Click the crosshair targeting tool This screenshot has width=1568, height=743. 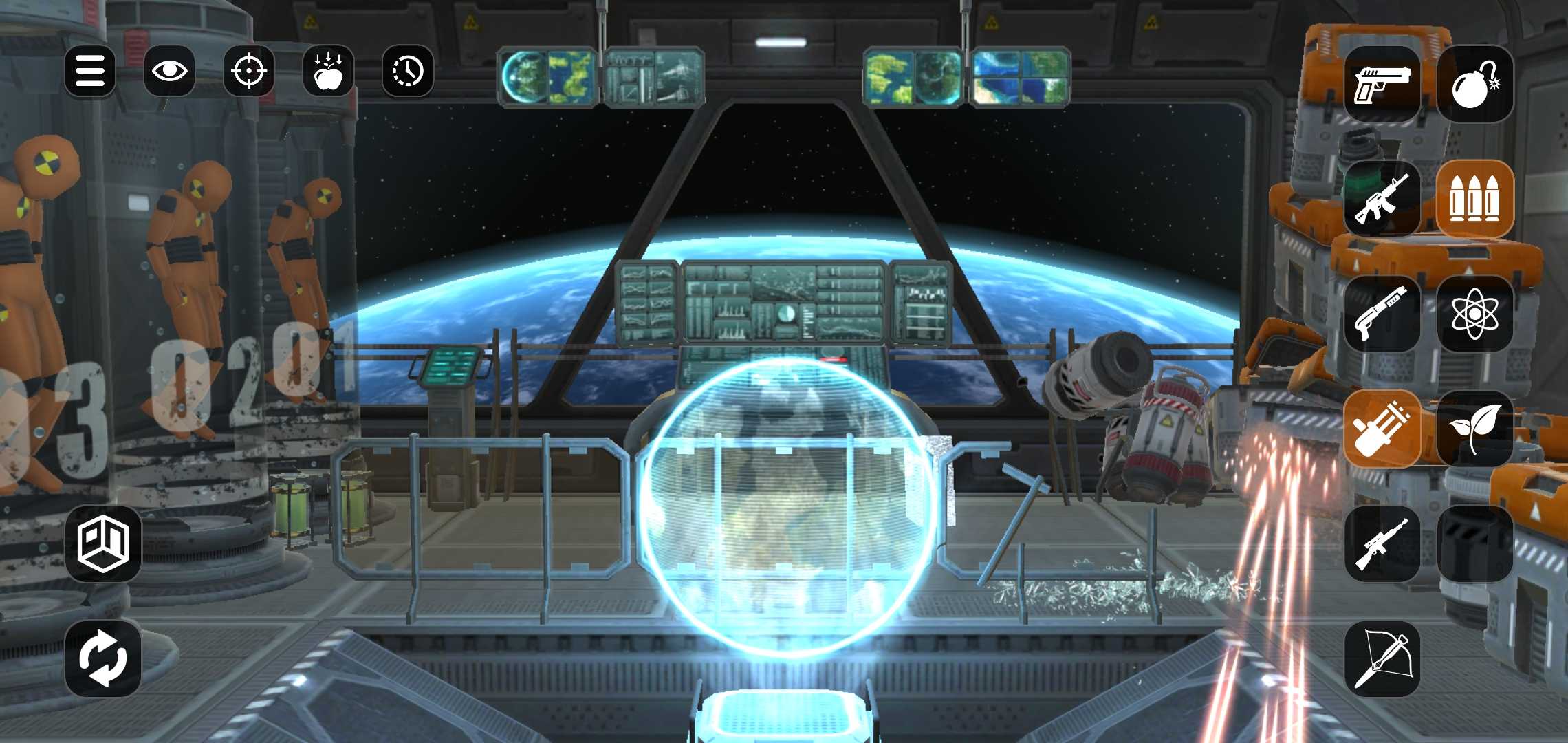click(248, 70)
